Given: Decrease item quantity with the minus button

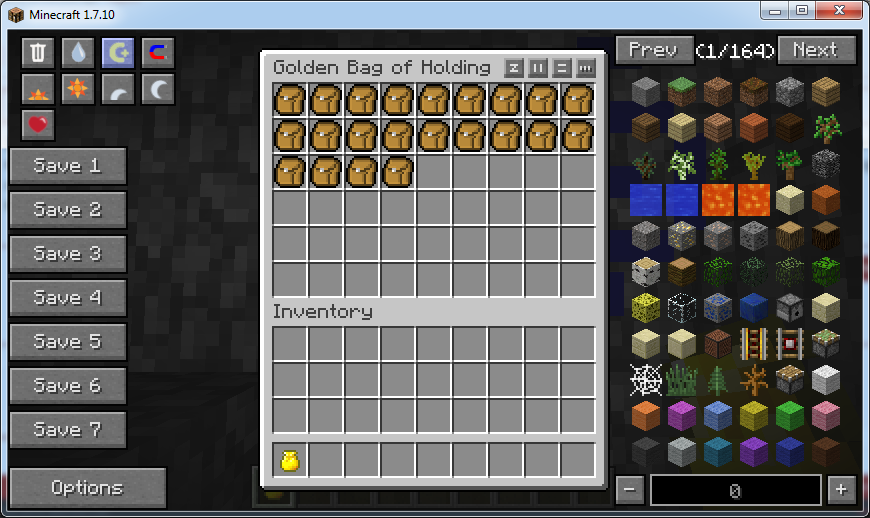Looking at the screenshot, I should 630,490.
